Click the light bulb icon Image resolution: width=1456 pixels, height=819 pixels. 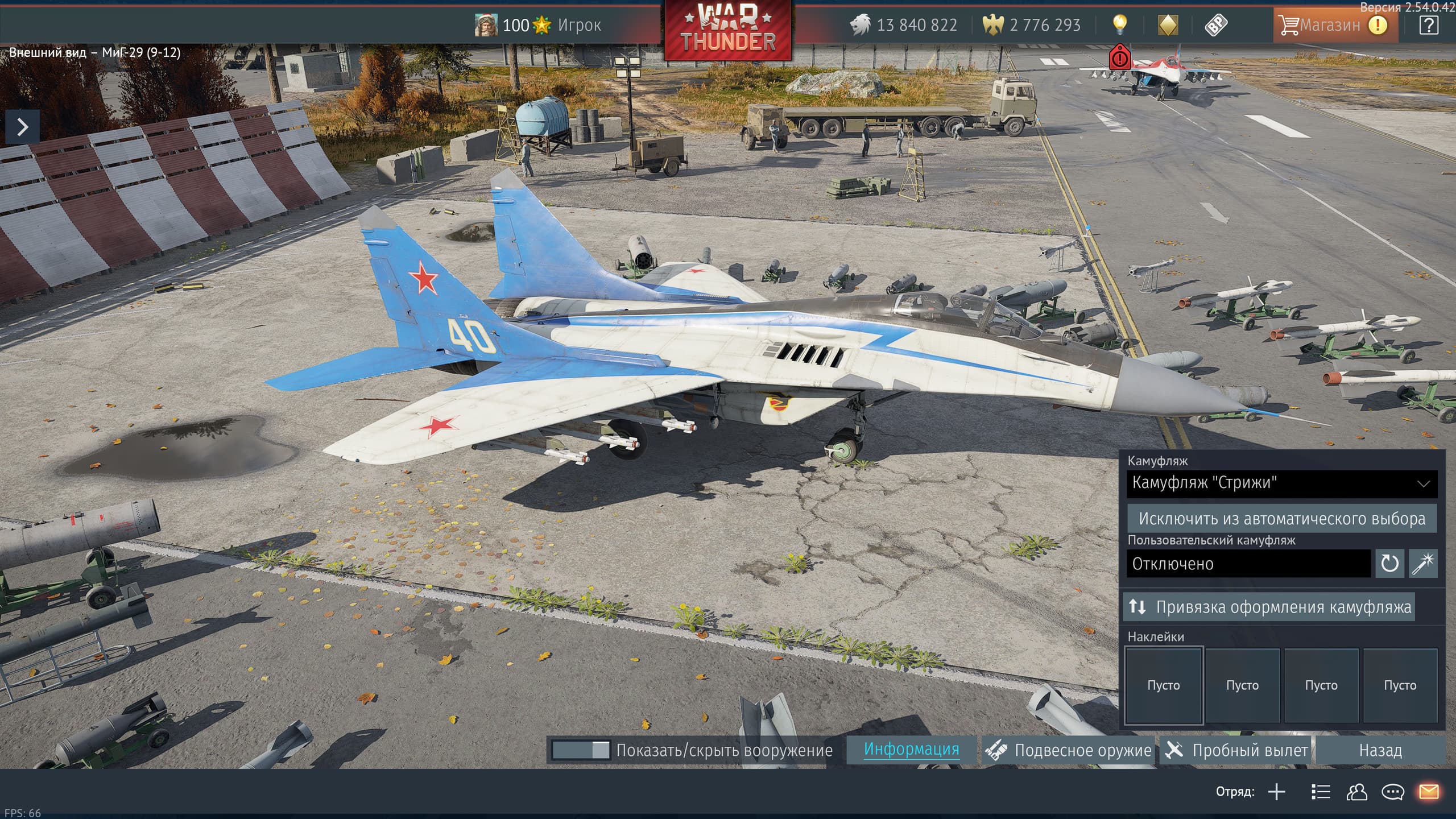pos(1119,24)
